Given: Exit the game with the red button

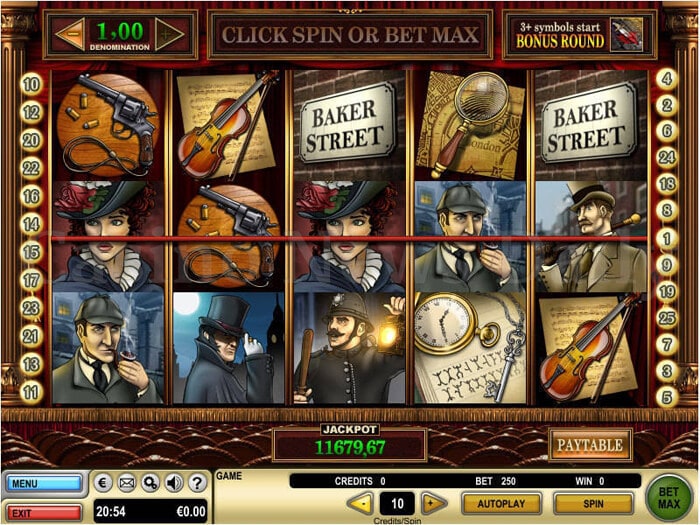Looking at the screenshot, I should [44, 512].
